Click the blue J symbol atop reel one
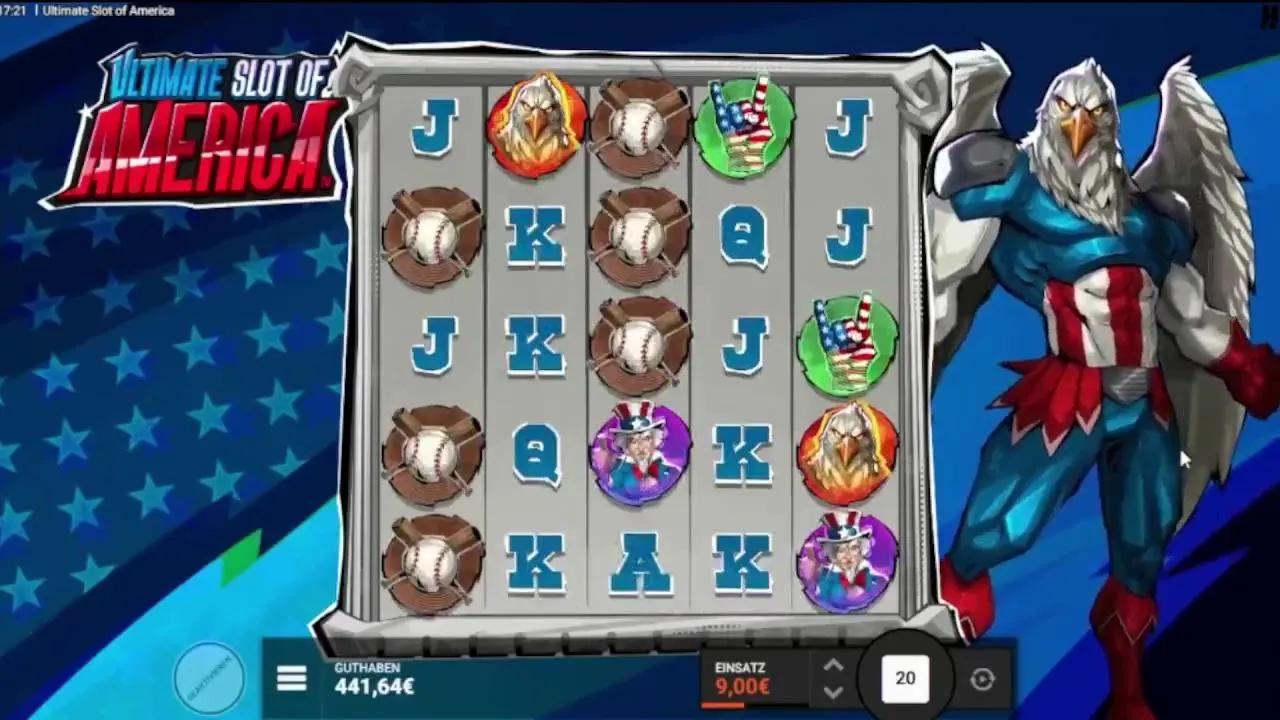Screen dimensions: 1280x720 click(433, 127)
